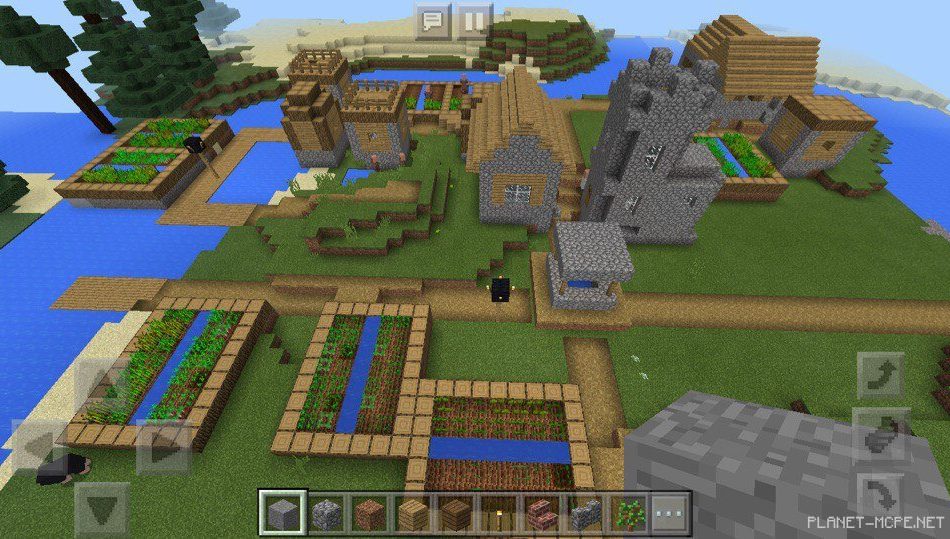950x539 pixels.
Task: Choose the red brick block slot
Action: [x=366, y=513]
